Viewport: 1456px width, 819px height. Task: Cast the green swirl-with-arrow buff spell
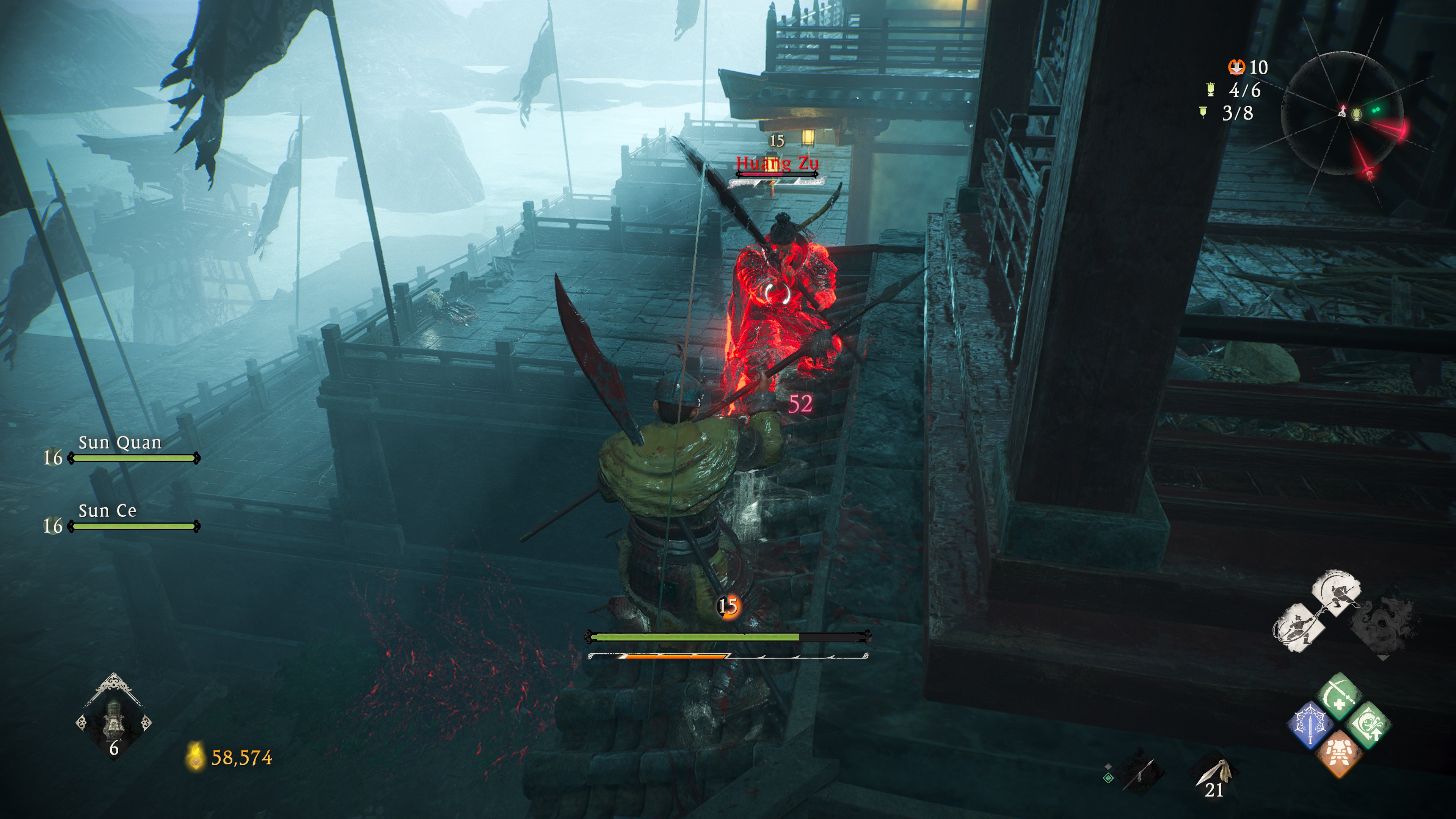click(1369, 726)
